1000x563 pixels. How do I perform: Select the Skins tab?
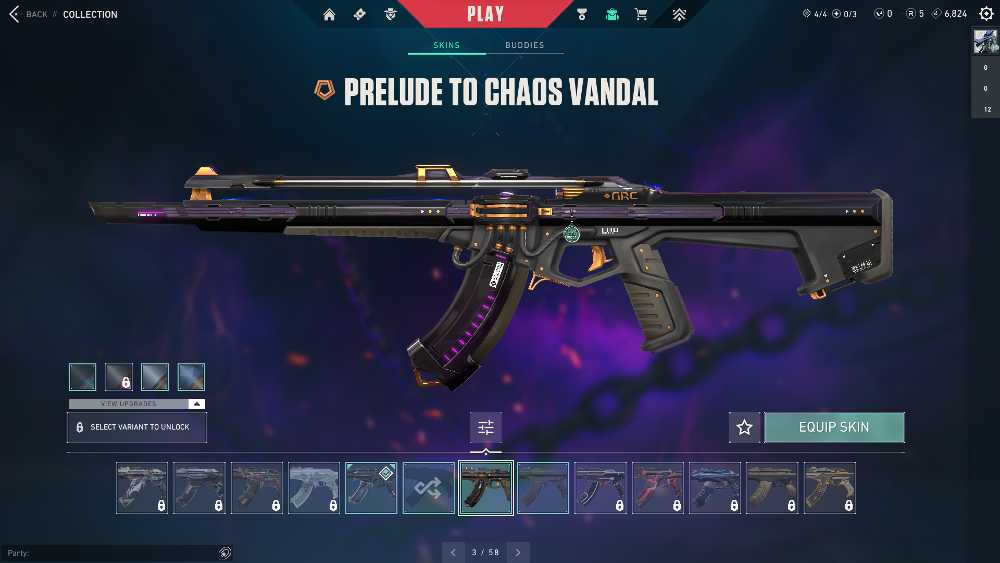[x=447, y=45]
